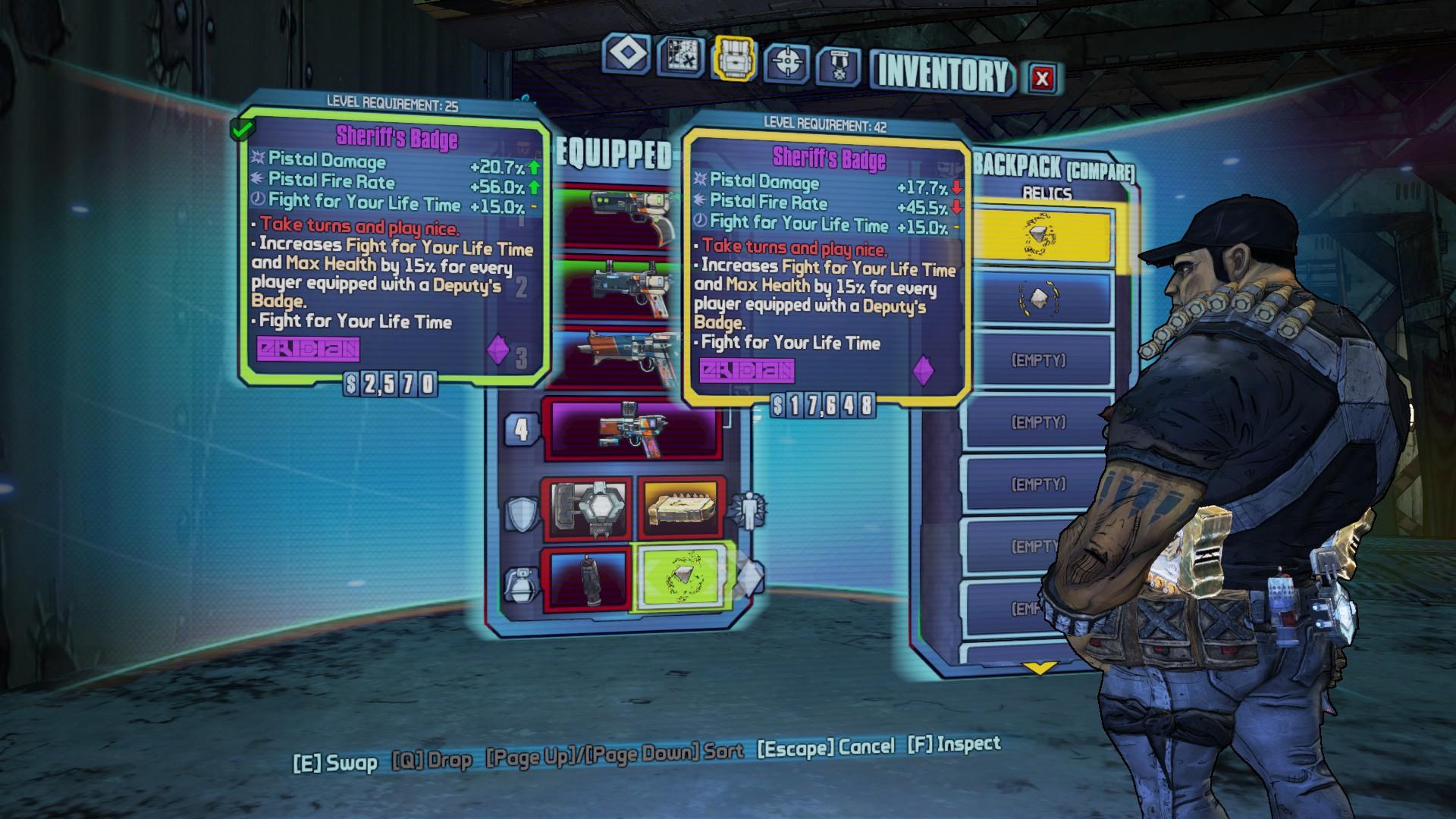Click the yellow down arrow under backpack list

[1039, 668]
